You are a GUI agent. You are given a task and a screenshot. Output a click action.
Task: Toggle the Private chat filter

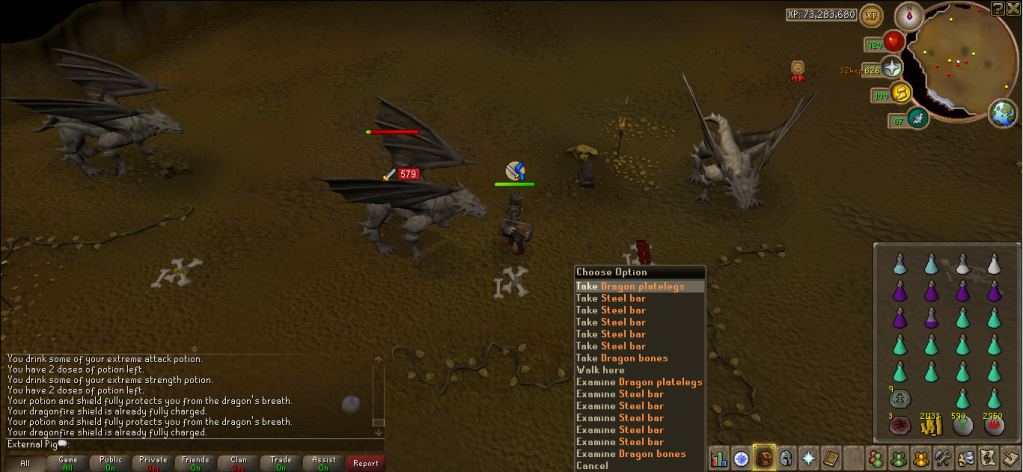click(153, 463)
